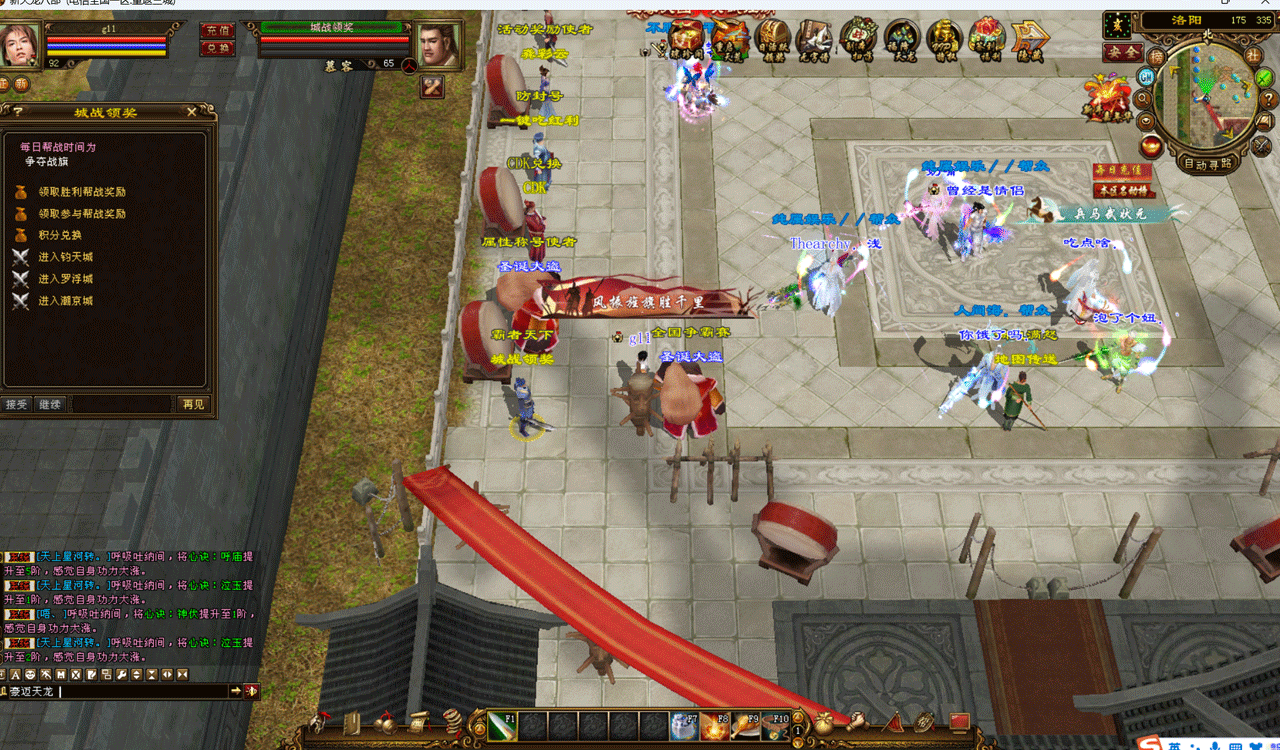The width and height of the screenshot is (1280, 750).
Task: Click the 自动寻路 auto-pathfinding button
Action: (1208, 164)
